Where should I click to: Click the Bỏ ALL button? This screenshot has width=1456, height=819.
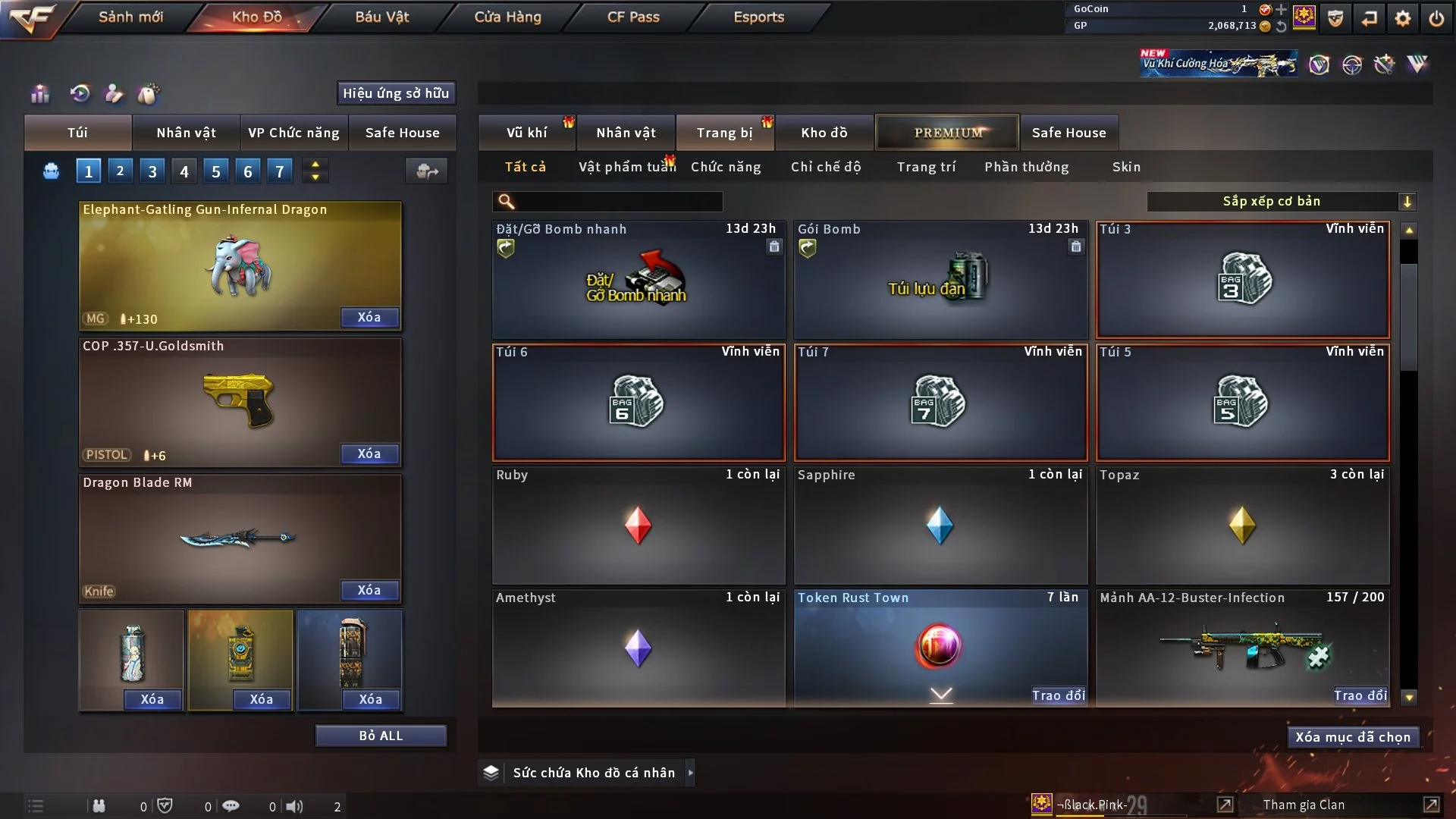(x=381, y=736)
